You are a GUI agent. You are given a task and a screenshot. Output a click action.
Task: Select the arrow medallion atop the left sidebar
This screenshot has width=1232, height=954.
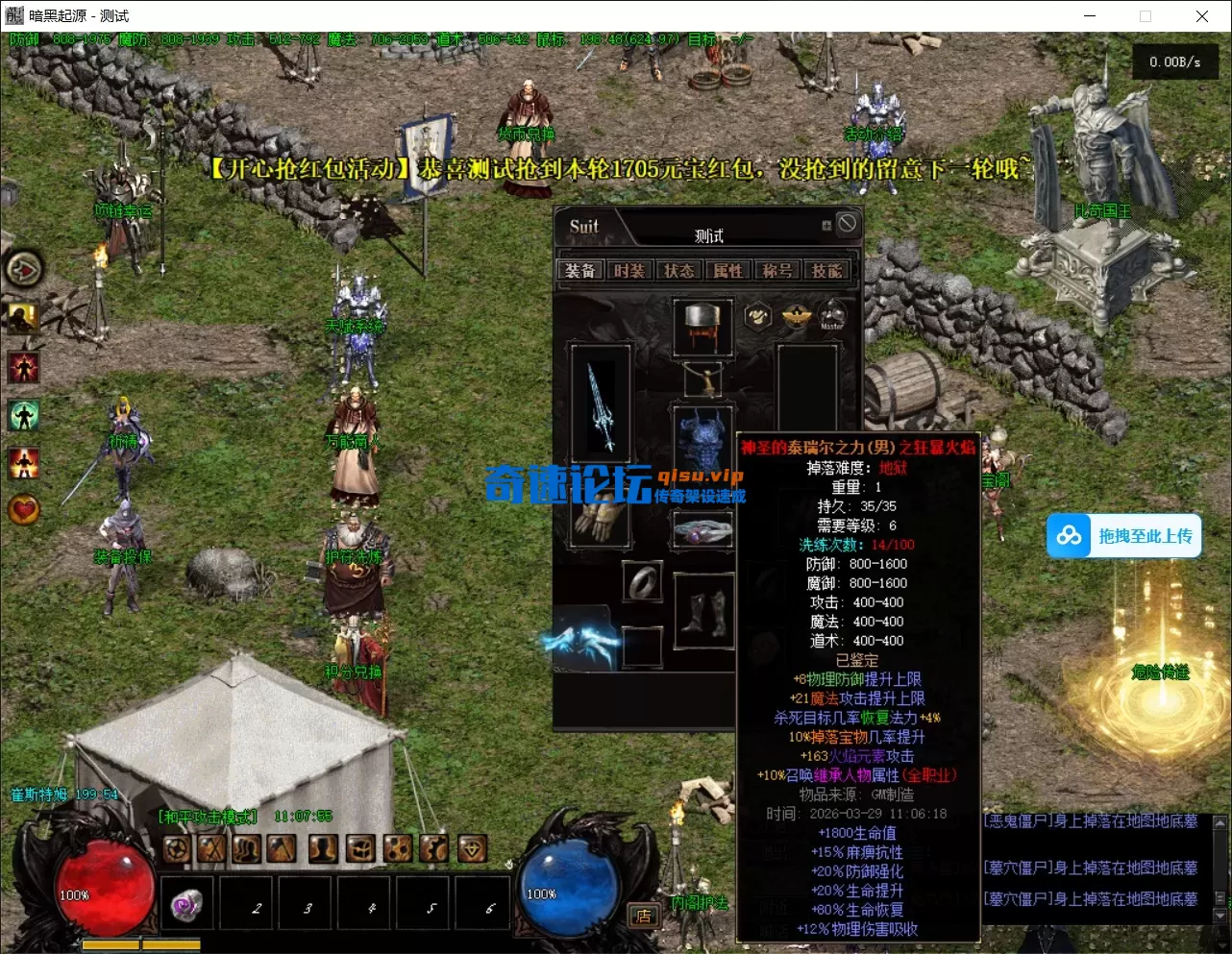24,270
